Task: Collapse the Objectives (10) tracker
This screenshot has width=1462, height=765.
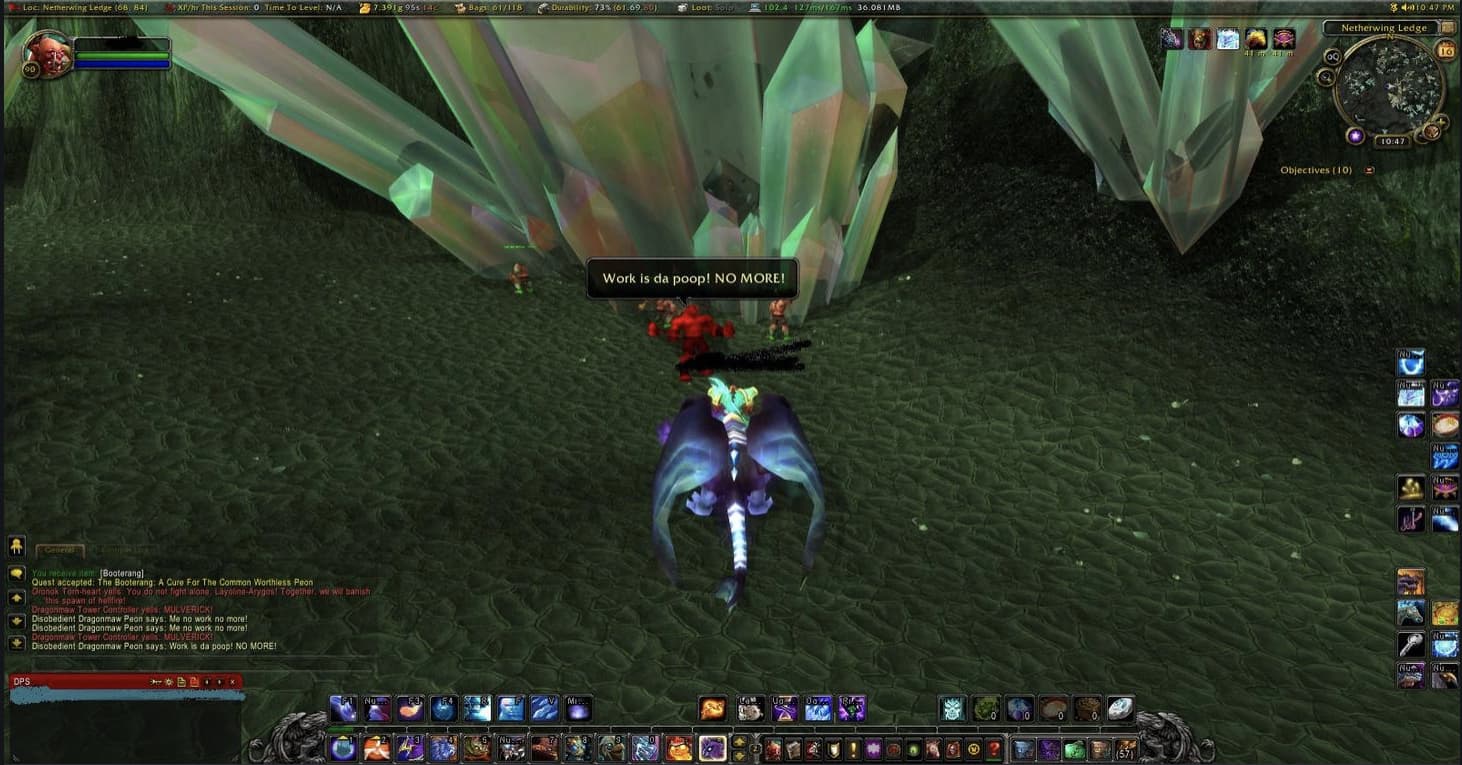Action: (1369, 170)
